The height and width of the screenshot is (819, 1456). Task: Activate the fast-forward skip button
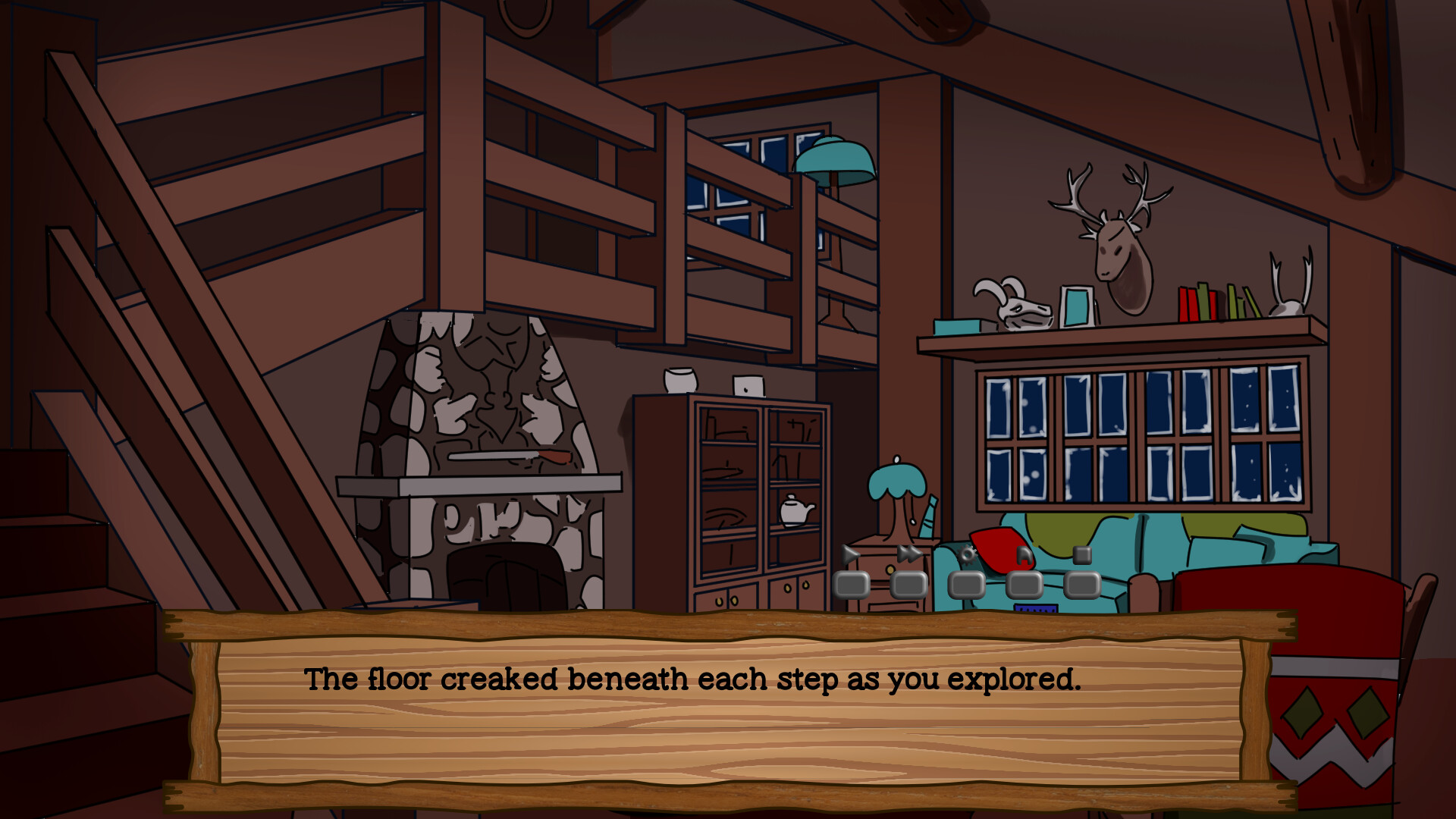(x=908, y=584)
